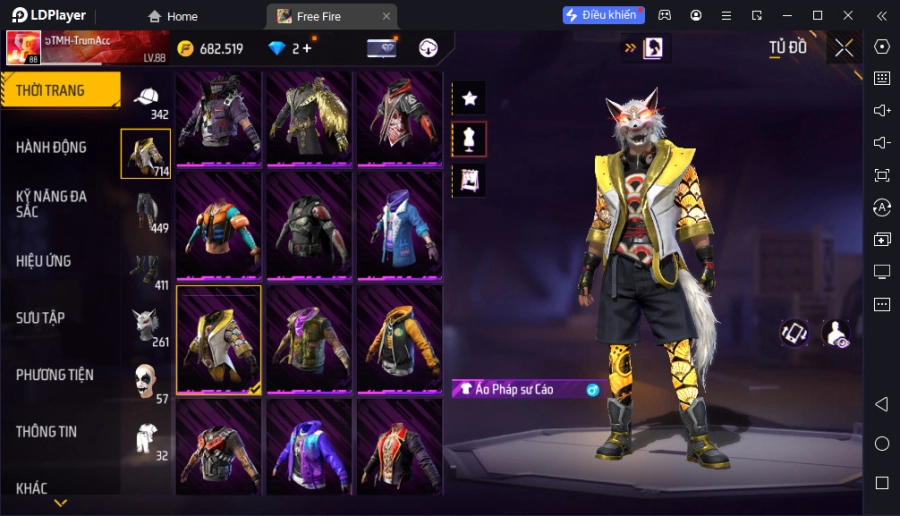
Task: Open the KỸ NĂNG ĐA SẮC category
Action: pyautogui.click(x=52, y=204)
